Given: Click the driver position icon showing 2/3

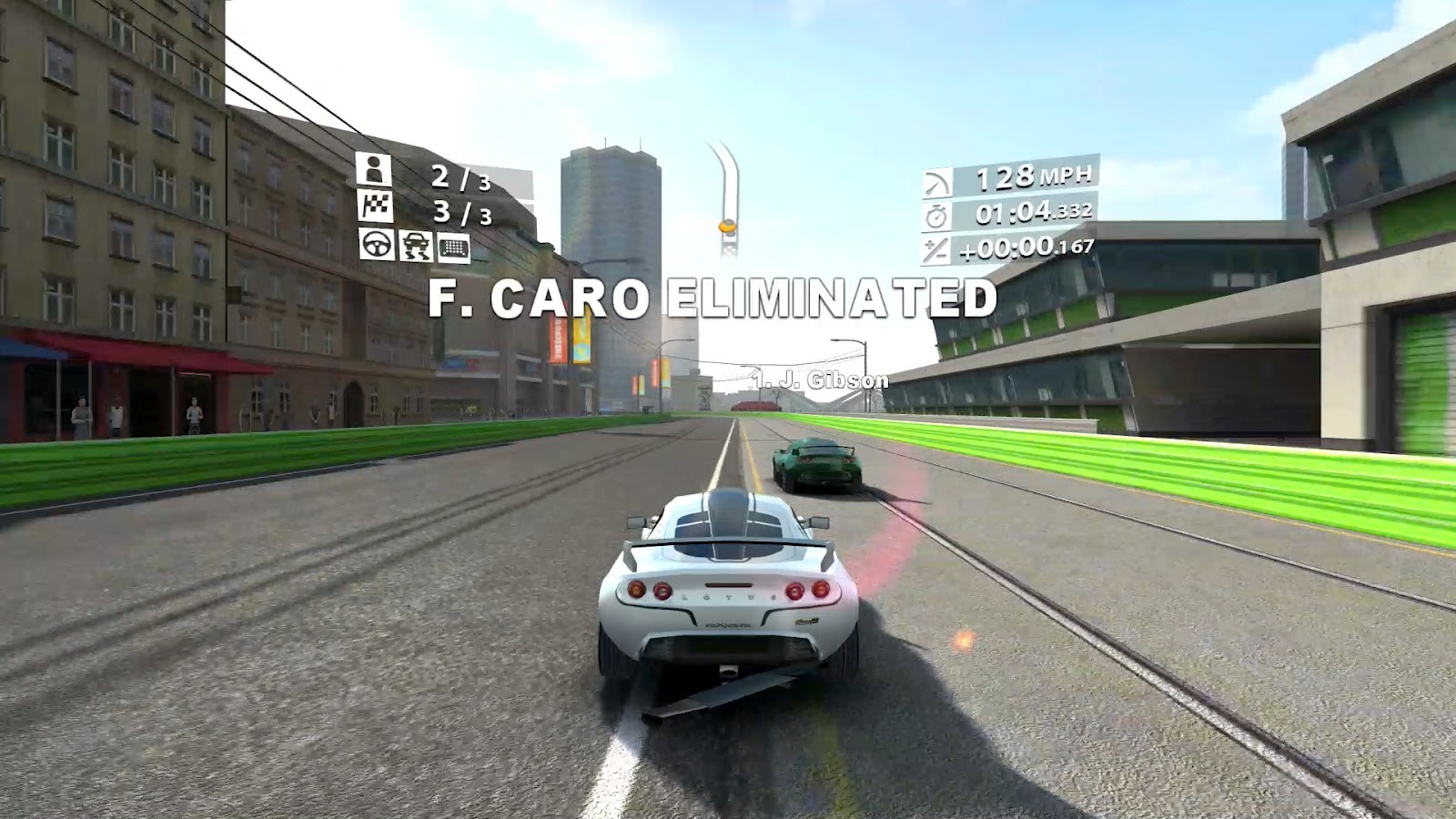Looking at the screenshot, I should [x=374, y=169].
